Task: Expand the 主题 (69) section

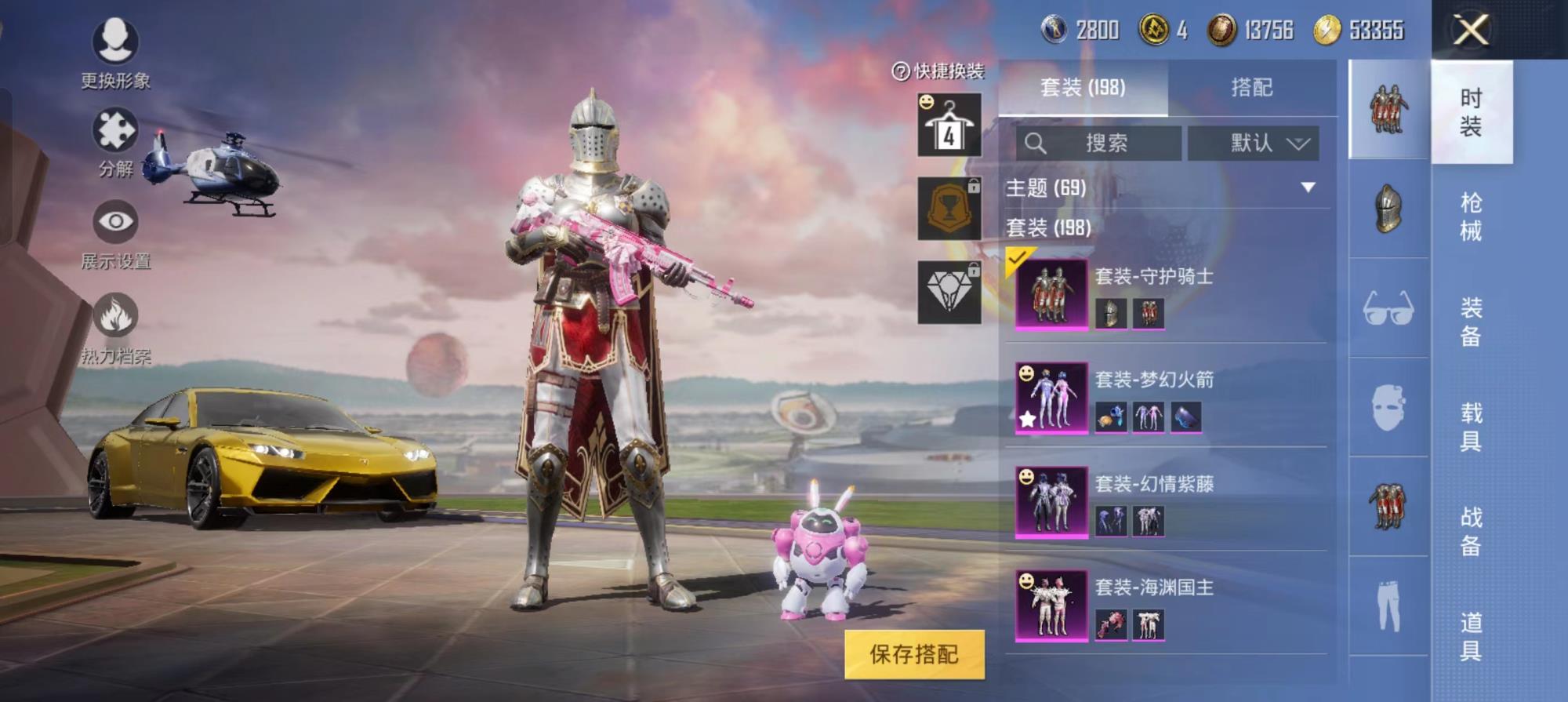Action: tap(1307, 187)
